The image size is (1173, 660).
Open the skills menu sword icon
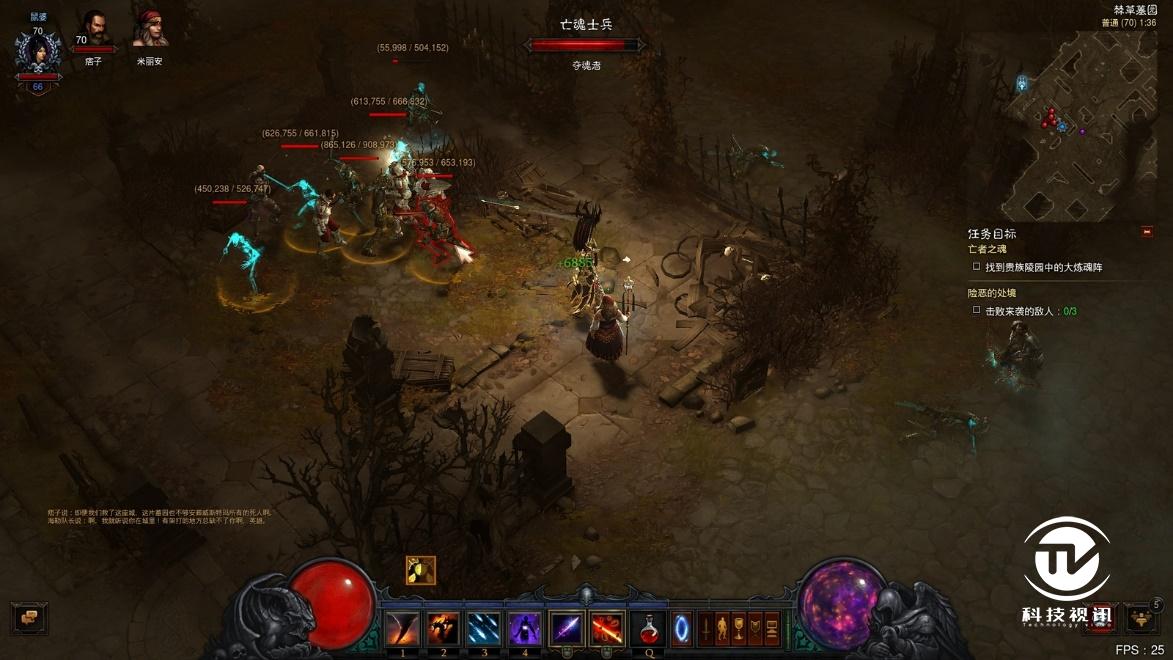705,629
